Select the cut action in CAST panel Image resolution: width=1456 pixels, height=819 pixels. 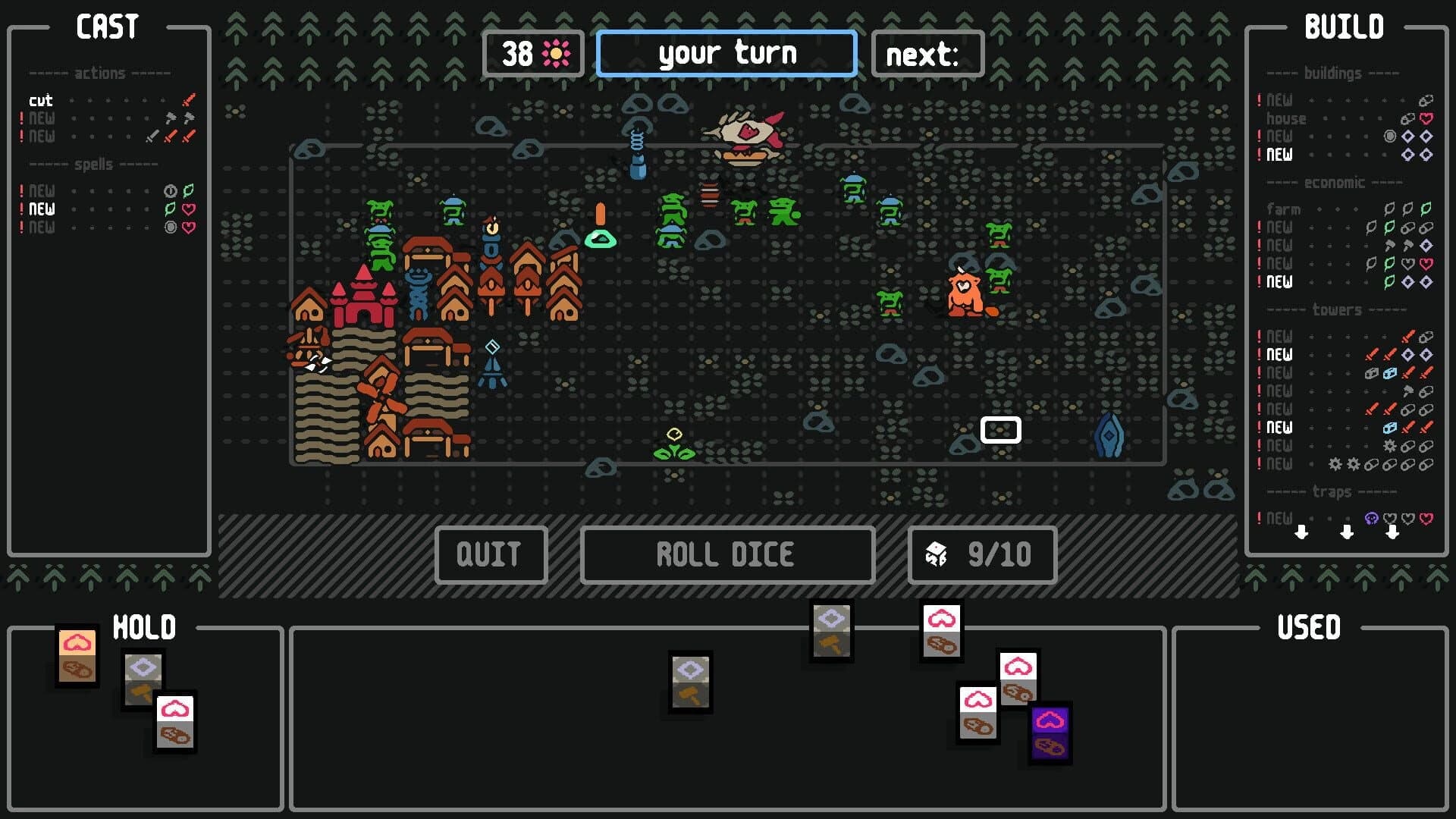(40, 100)
